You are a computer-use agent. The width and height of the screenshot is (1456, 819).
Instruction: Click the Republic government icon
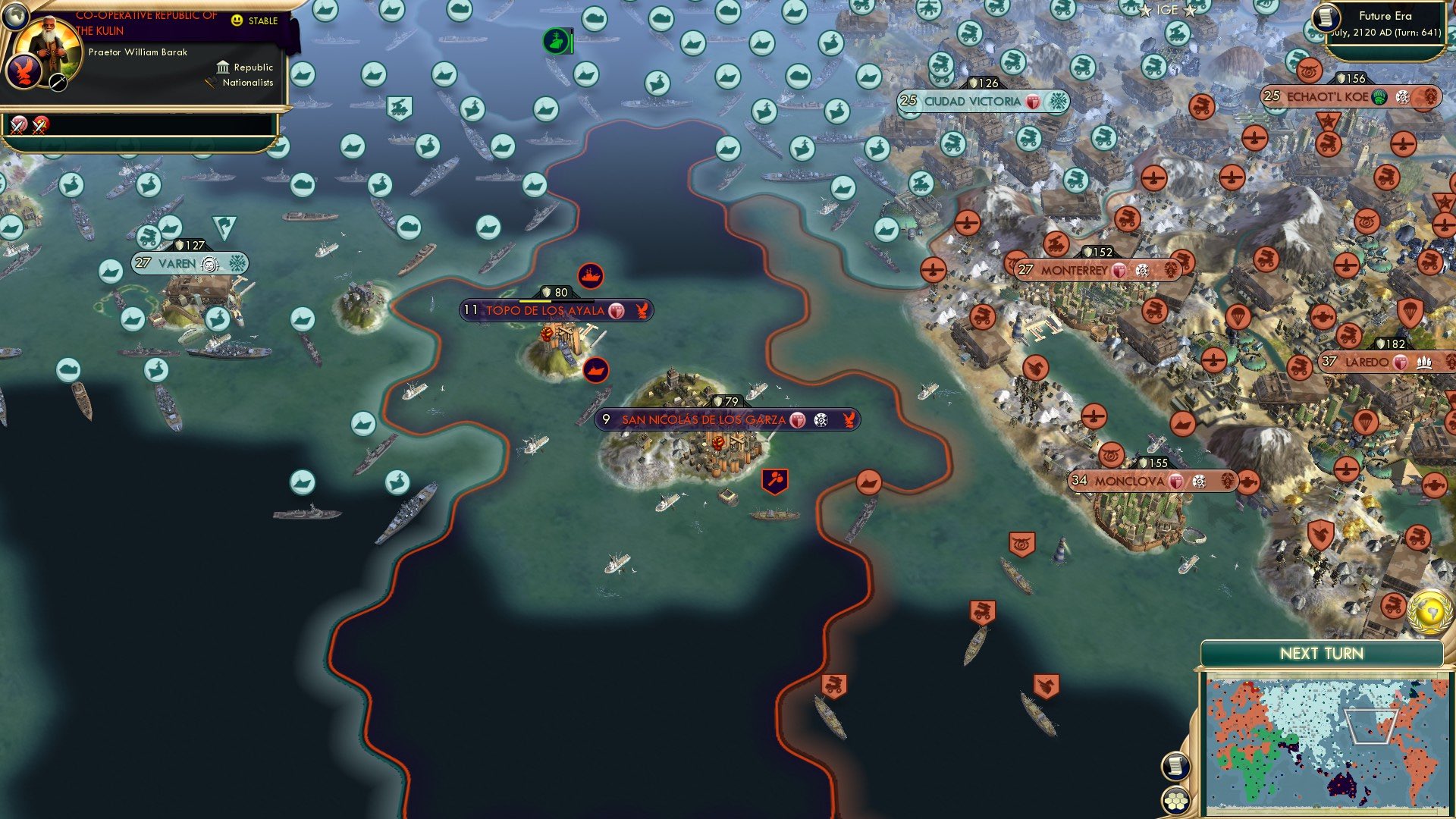click(x=224, y=67)
